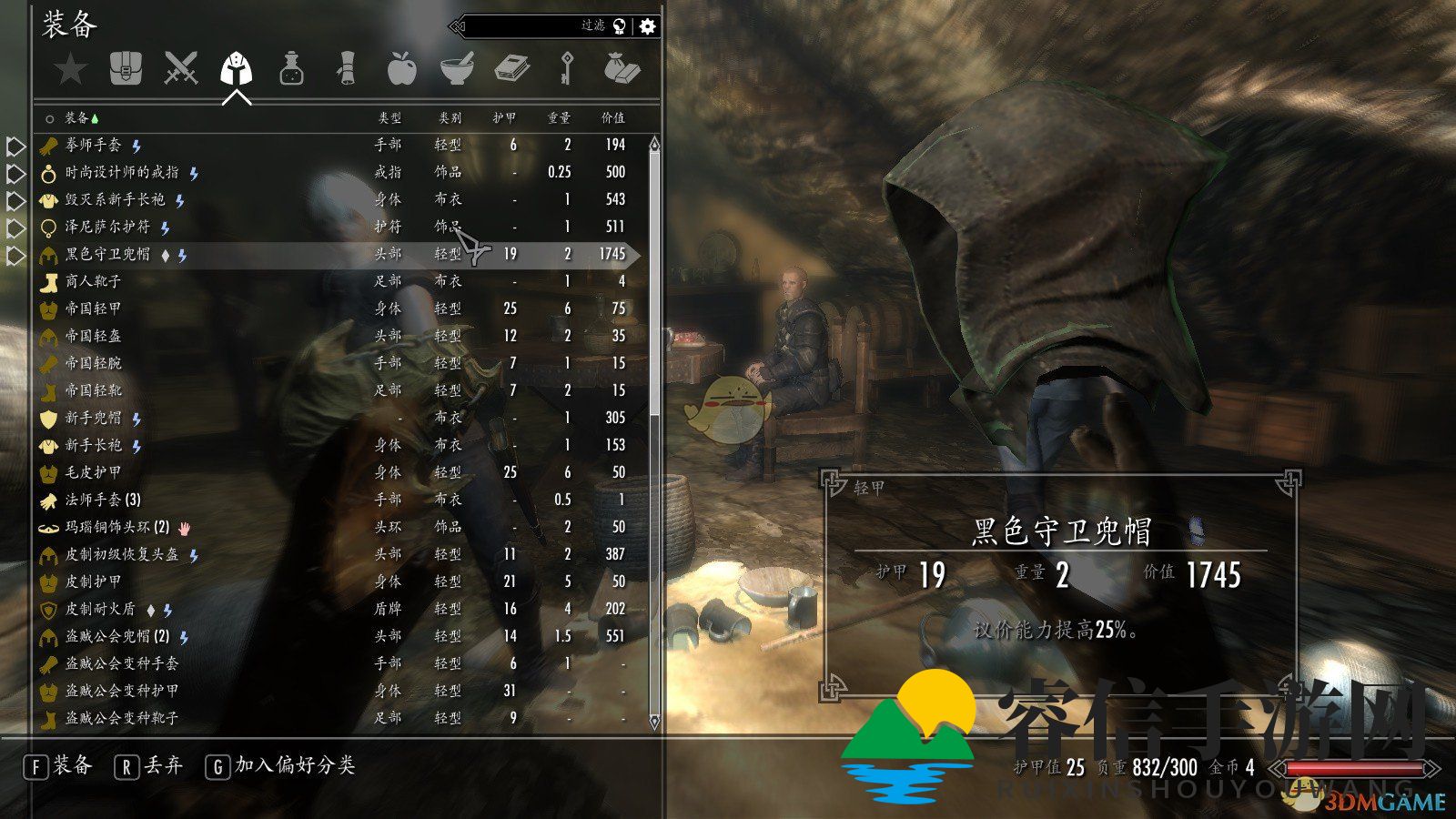The height and width of the screenshot is (819, 1456).
Task: Show the potions flask category
Action: point(291,69)
